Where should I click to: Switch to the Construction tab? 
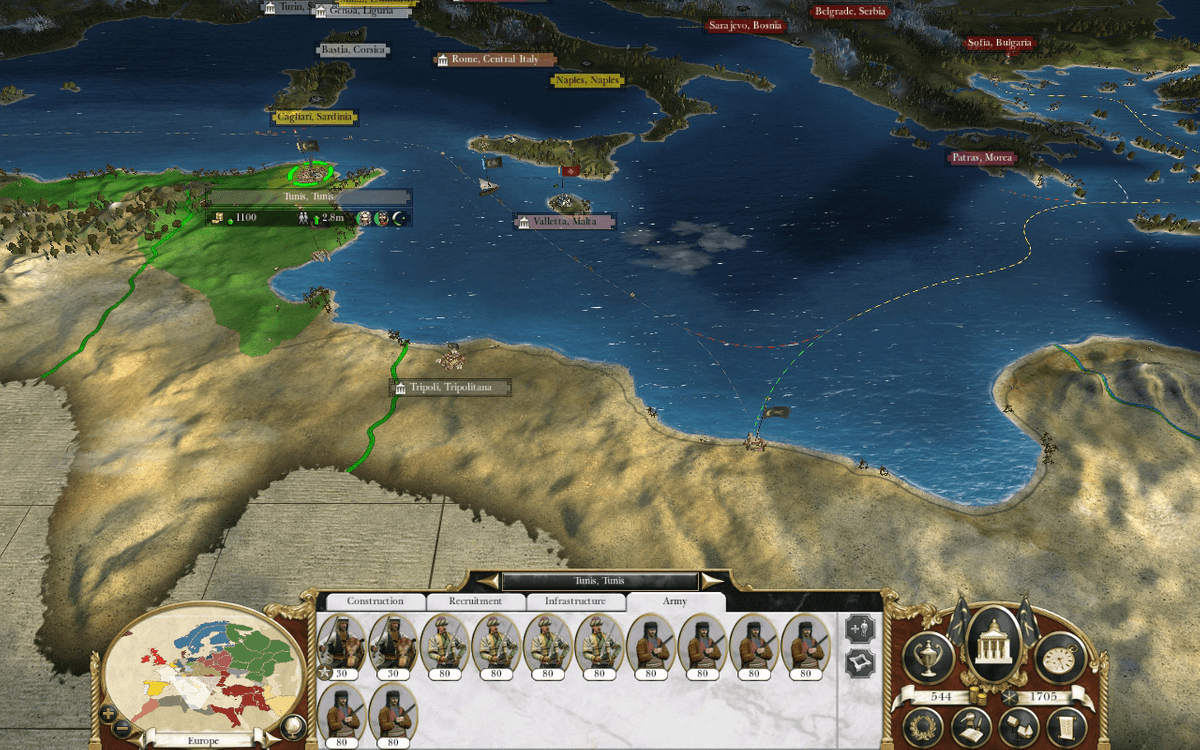pyautogui.click(x=375, y=601)
